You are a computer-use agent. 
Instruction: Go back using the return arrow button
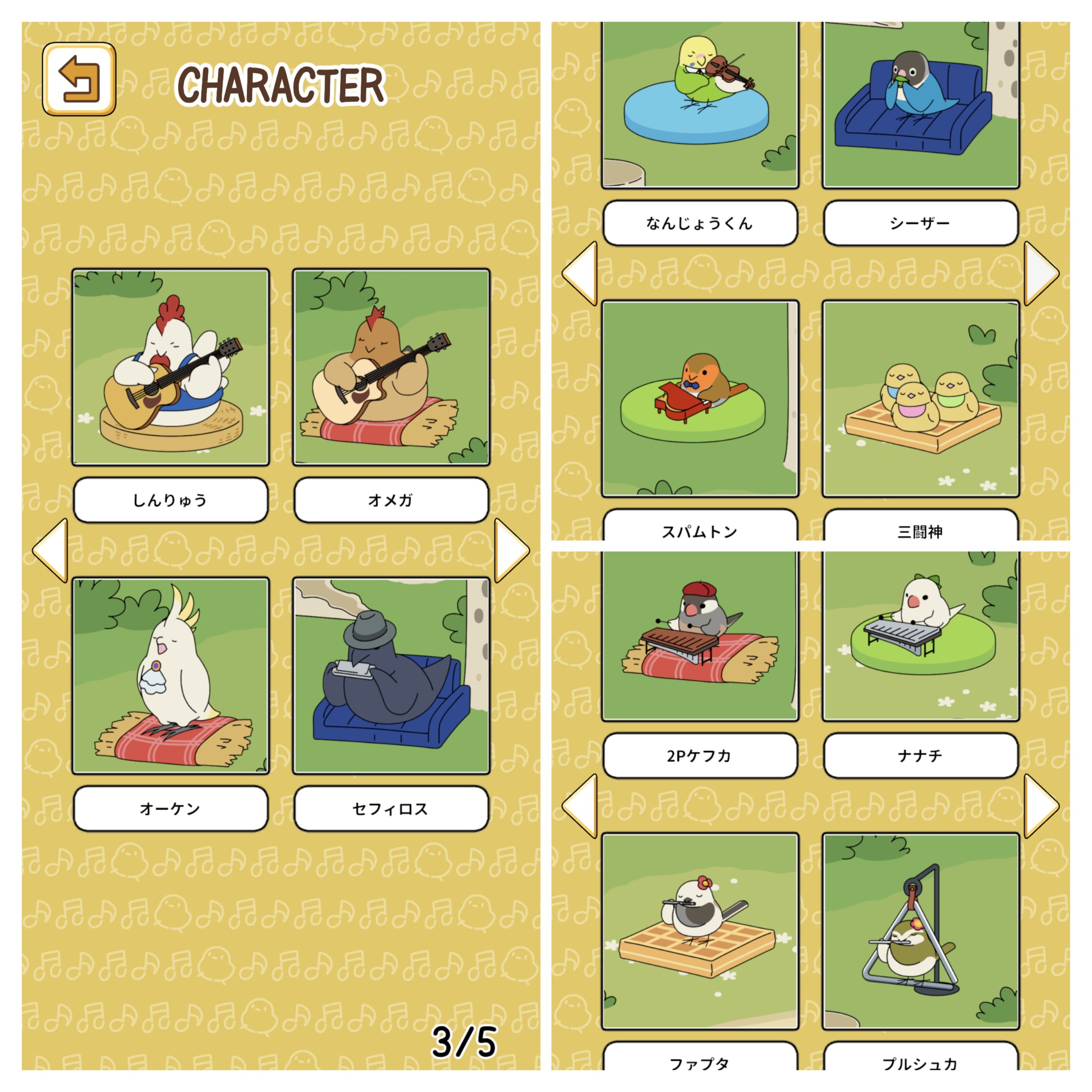tap(79, 79)
